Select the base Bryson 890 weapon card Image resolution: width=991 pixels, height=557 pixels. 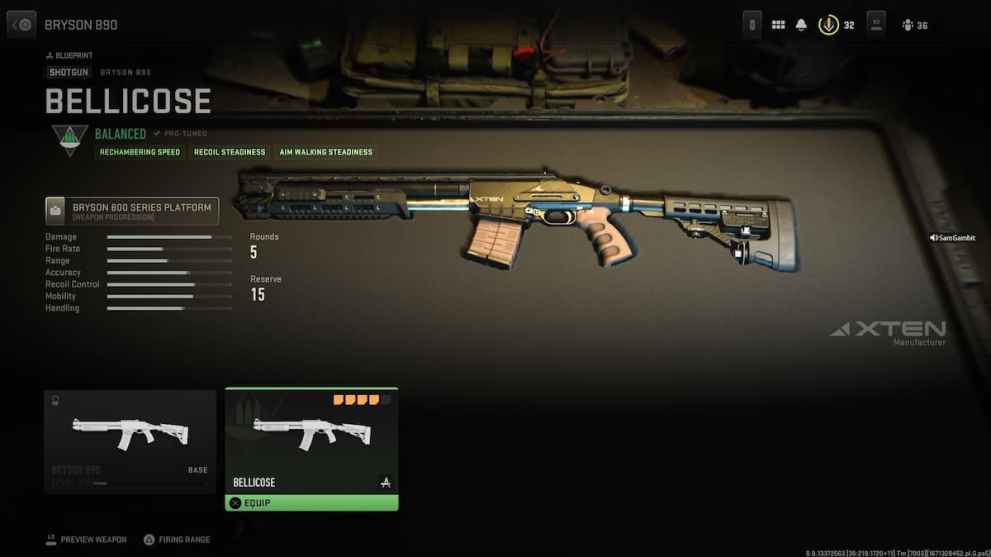130,439
